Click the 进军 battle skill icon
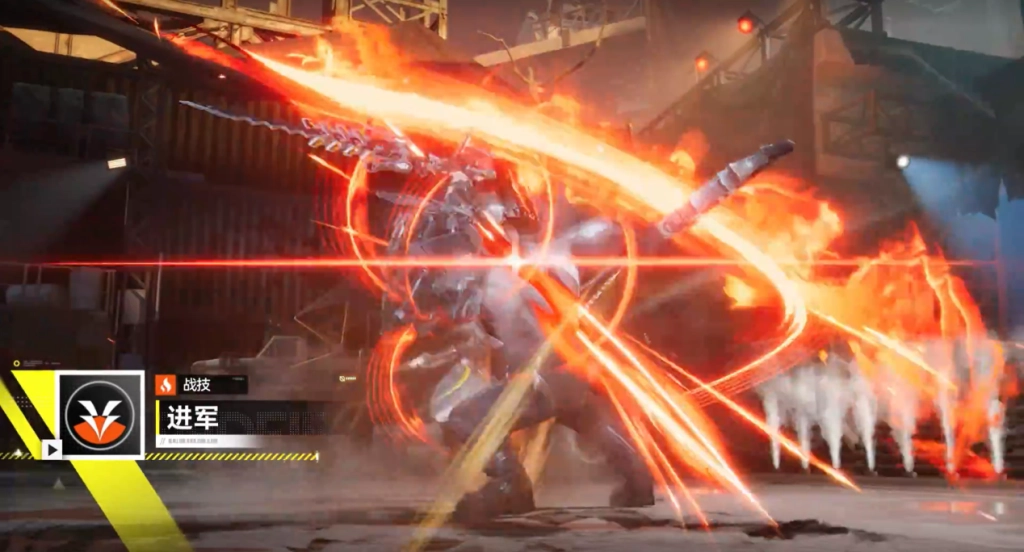The image size is (1024, 552). 100,414
